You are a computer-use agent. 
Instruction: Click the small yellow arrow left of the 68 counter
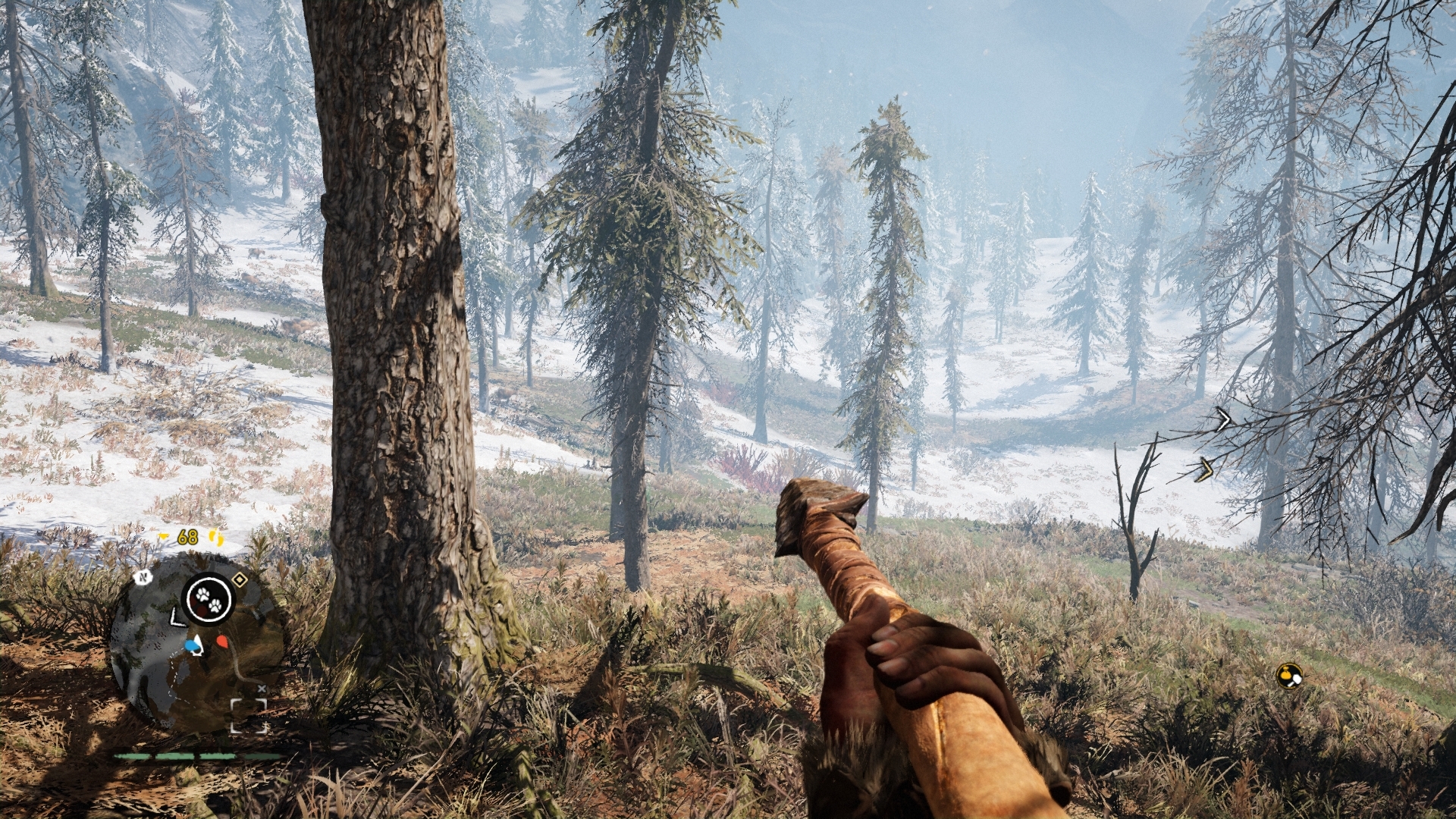[x=162, y=536]
